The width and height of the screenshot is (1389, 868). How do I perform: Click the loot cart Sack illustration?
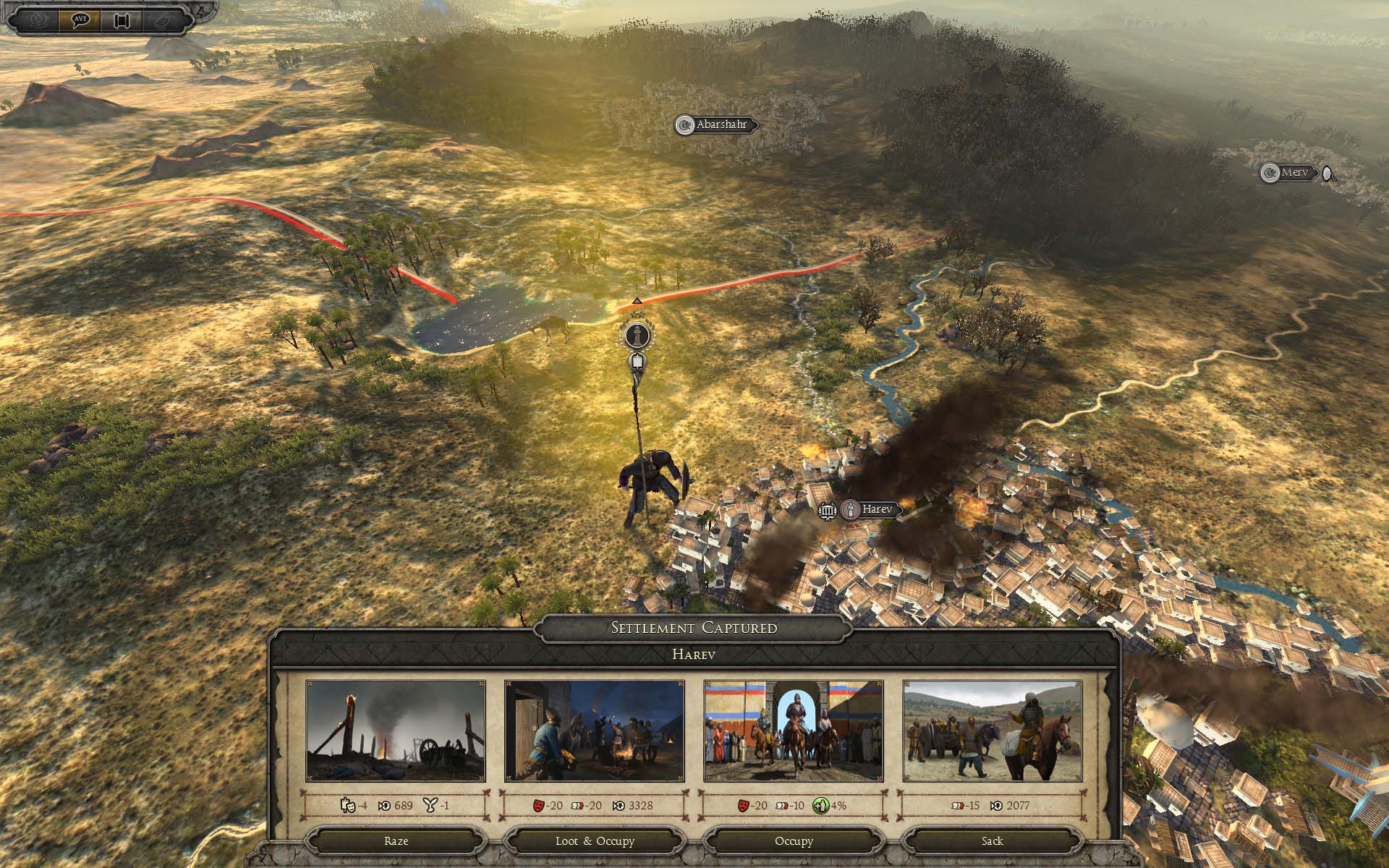point(992,731)
